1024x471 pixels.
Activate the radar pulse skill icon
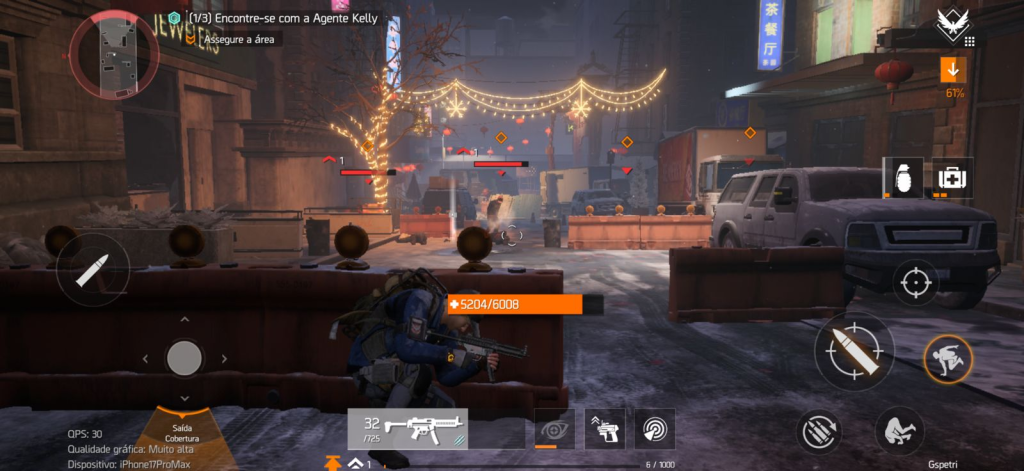click(x=655, y=428)
